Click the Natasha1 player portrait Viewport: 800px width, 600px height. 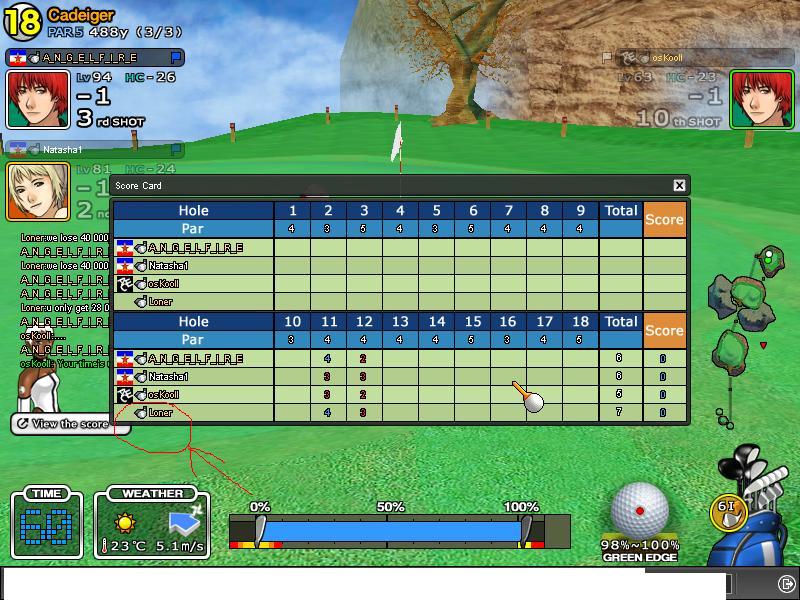click(38, 191)
